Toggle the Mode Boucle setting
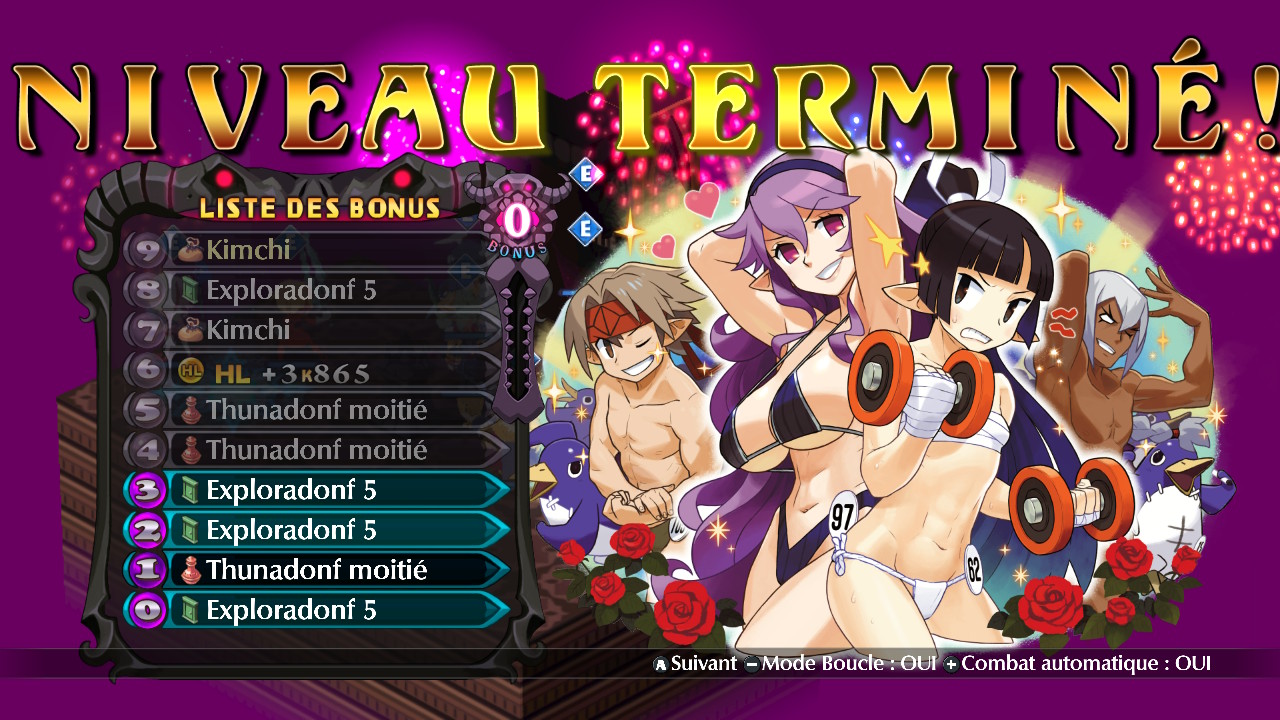 [x=840, y=663]
